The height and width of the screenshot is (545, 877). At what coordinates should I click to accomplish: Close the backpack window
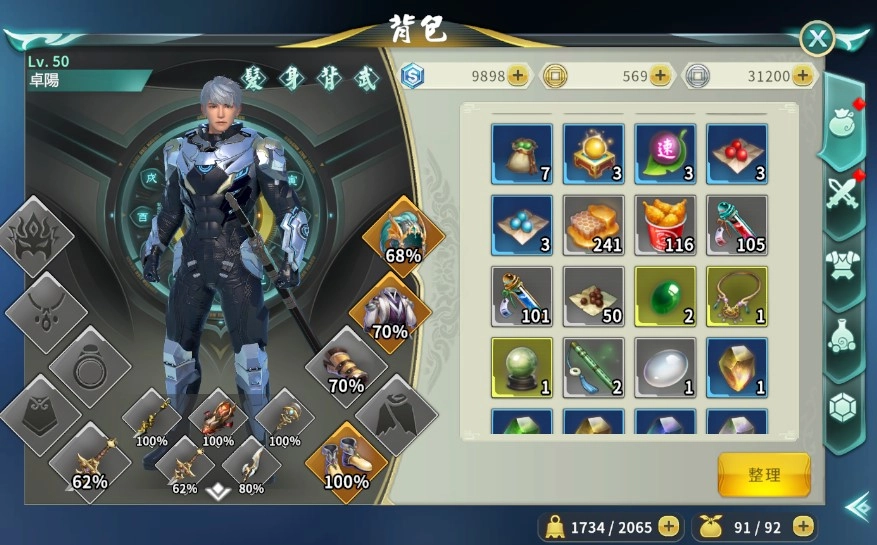point(818,38)
